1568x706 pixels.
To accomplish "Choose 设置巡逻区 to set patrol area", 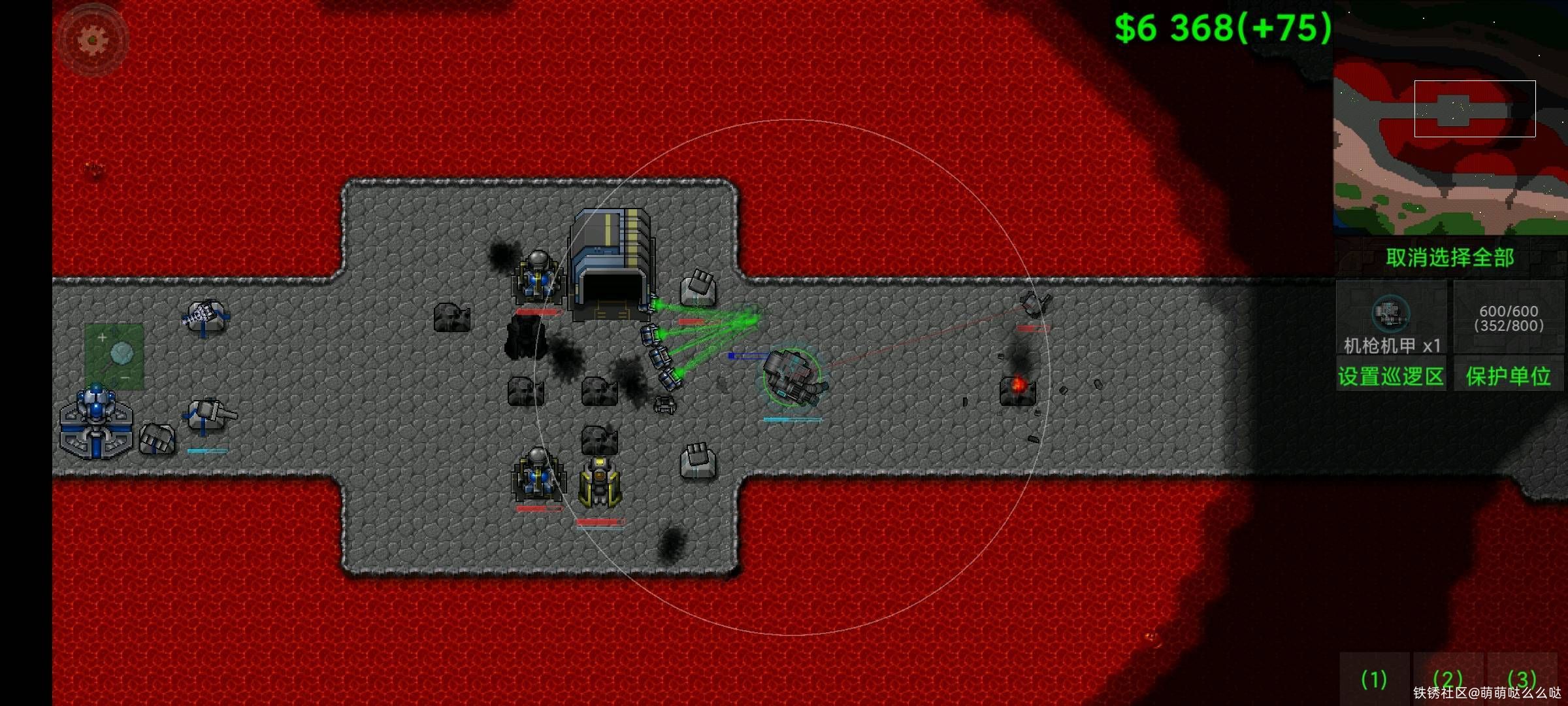I will (1390, 377).
